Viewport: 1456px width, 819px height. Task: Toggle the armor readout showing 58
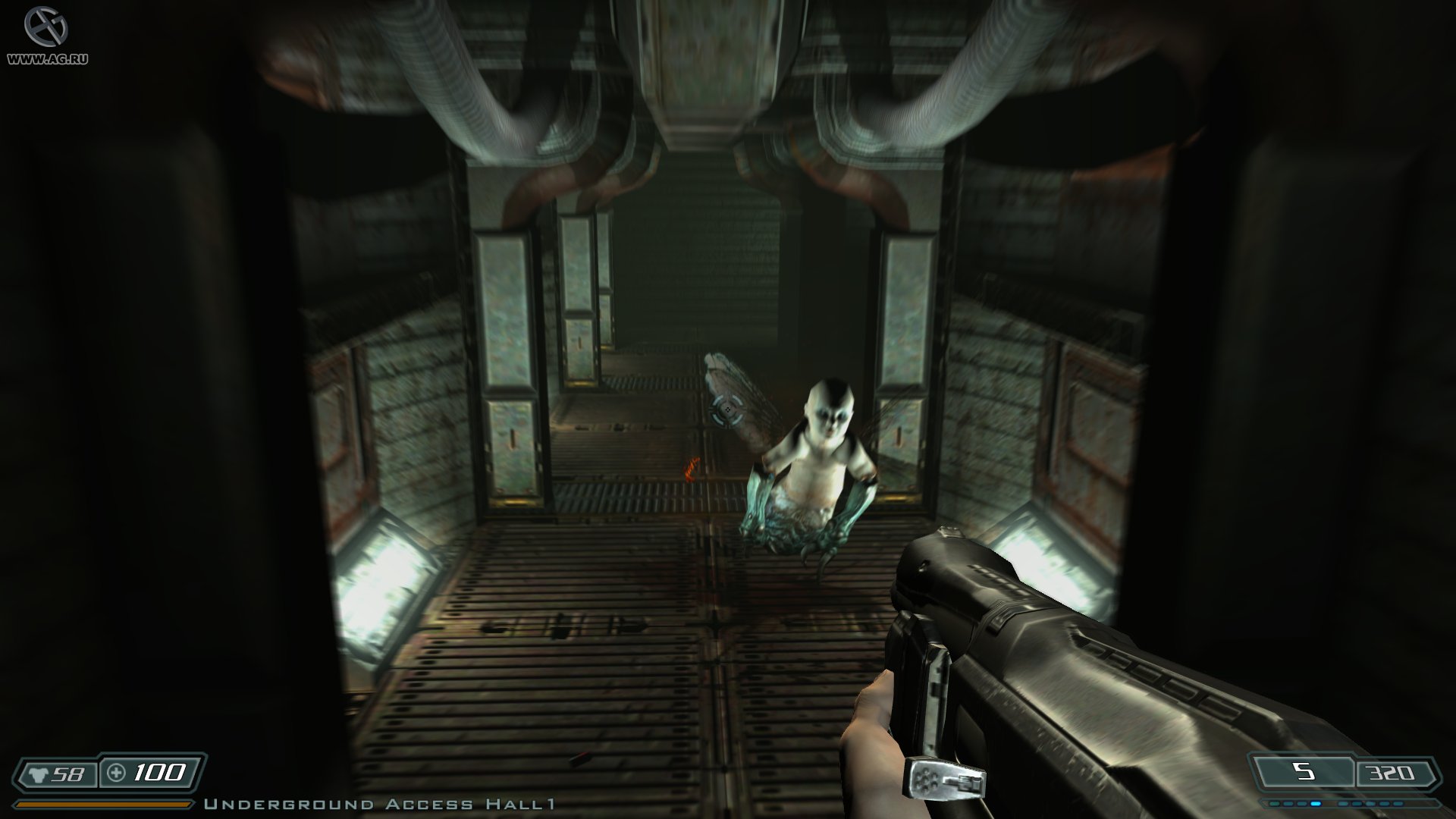point(68,773)
